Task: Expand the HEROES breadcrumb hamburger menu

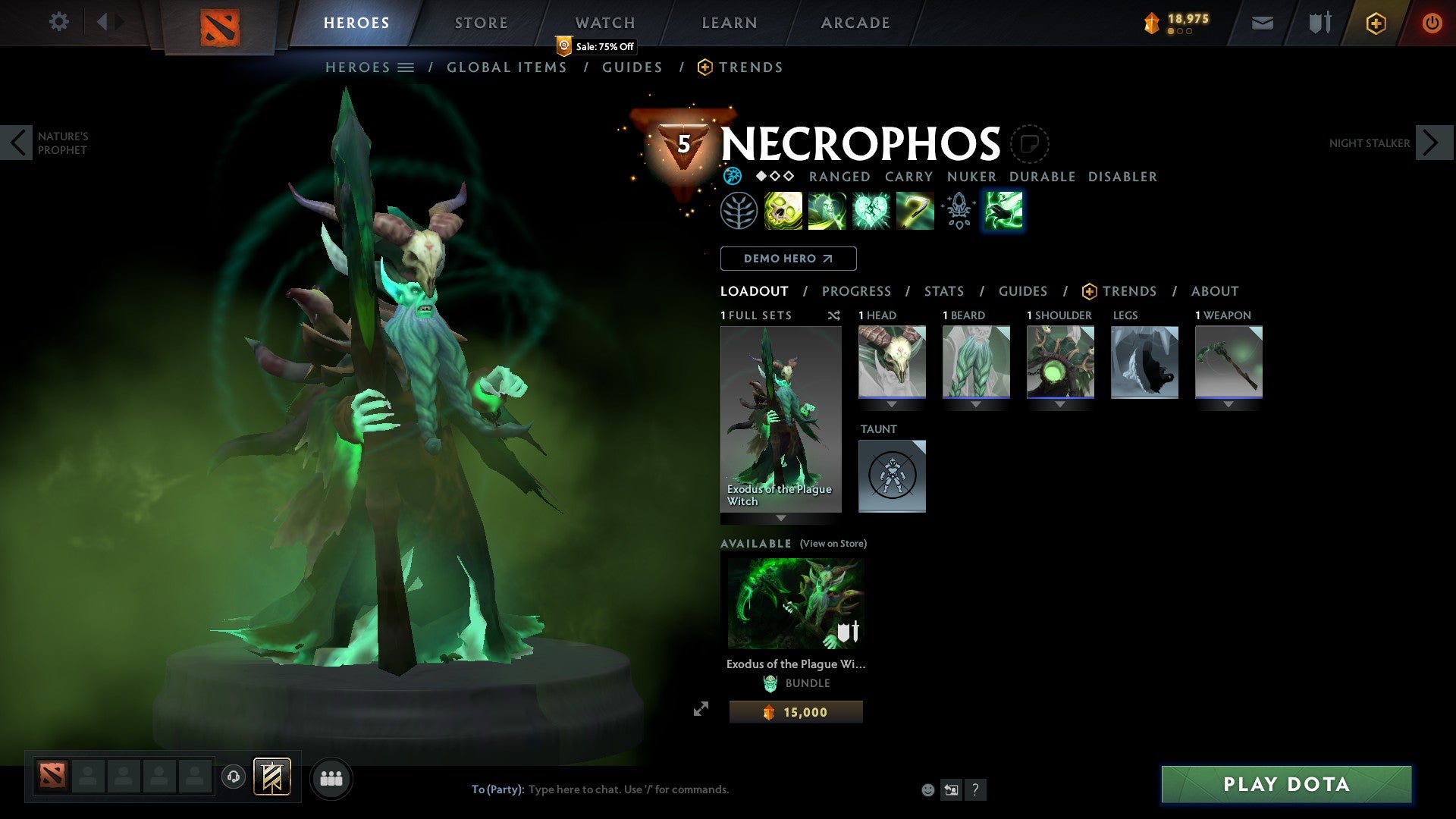Action: [x=407, y=67]
